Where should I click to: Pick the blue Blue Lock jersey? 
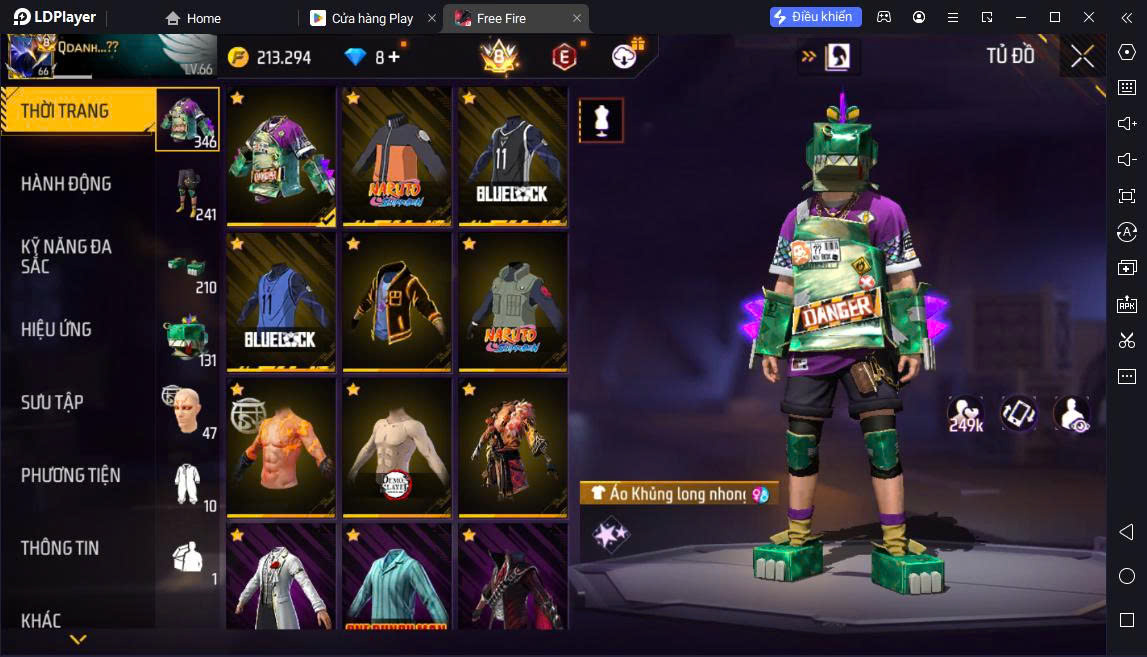281,301
